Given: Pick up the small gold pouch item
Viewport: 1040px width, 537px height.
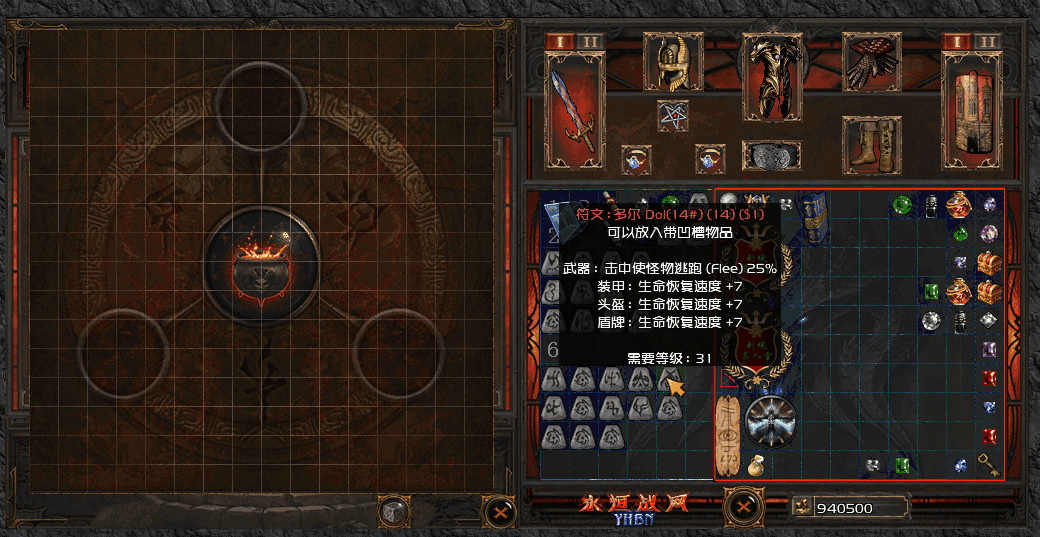Looking at the screenshot, I should coord(756,464).
